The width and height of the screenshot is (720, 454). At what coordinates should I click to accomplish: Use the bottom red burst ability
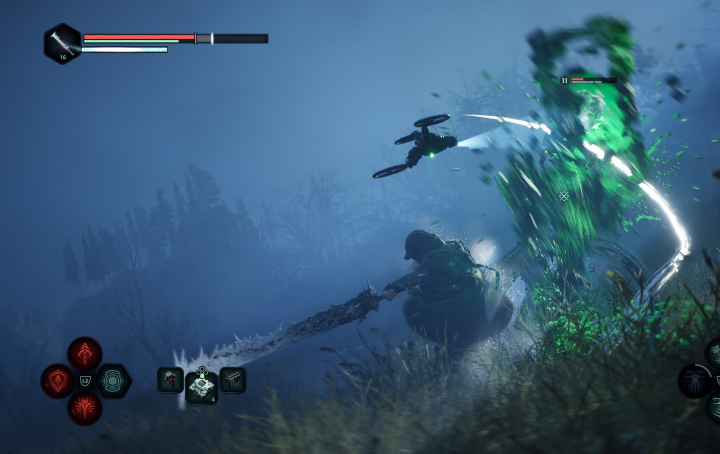point(85,408)
